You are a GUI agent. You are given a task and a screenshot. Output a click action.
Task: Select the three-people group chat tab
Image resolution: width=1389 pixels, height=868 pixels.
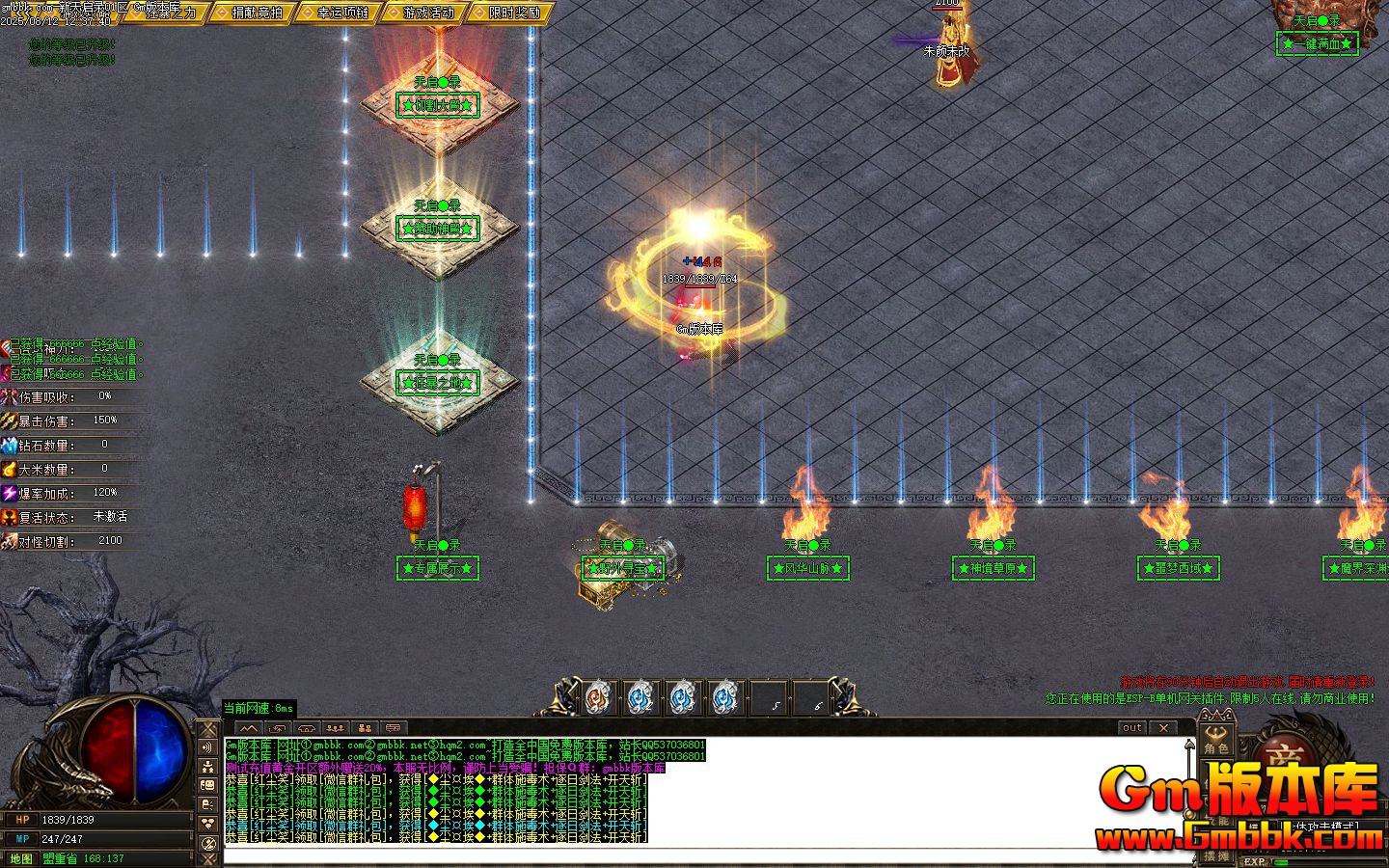point(335,728)
